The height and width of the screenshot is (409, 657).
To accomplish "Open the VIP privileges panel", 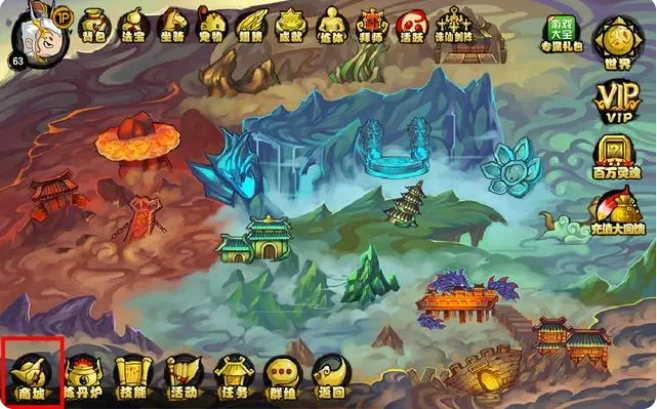I will [x=616, y=102].
